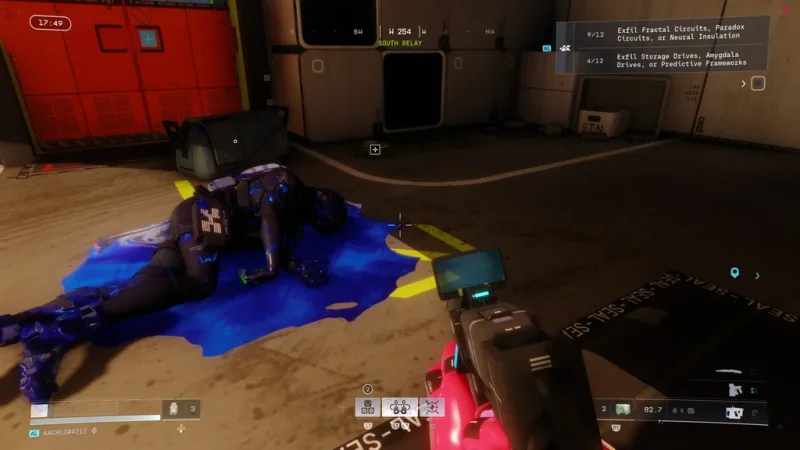Click the compass heading strip showing 254
This screenshot has height=450, width=800.
399,32
